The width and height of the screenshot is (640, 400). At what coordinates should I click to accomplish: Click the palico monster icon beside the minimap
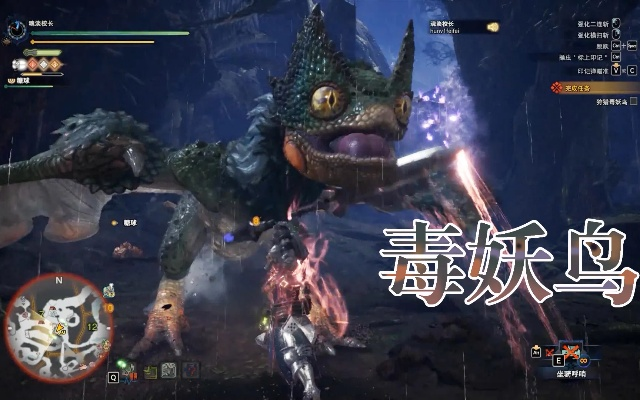[107, 291]
